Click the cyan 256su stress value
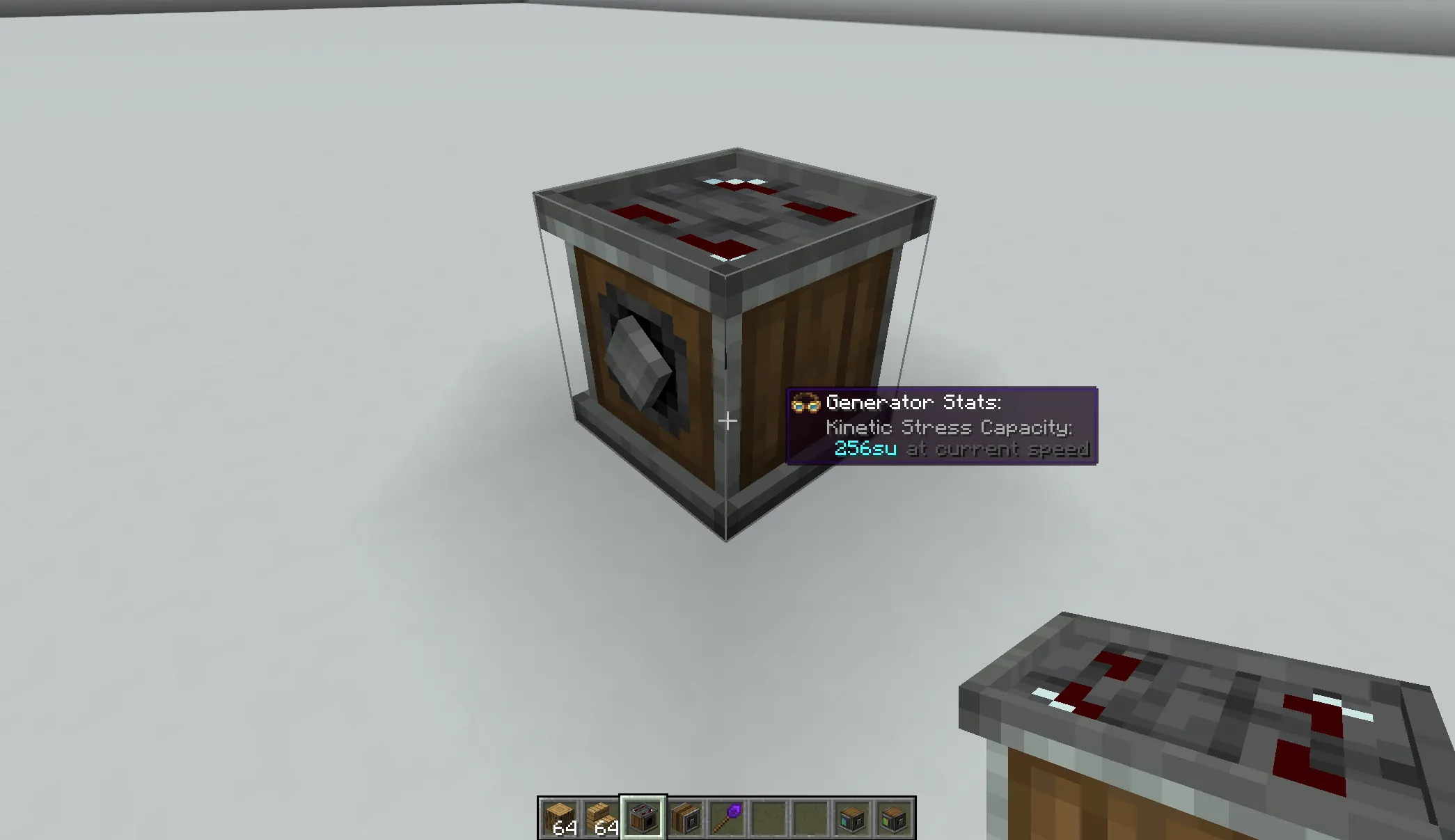Viewport: 1455px width, 840px height. (x=865, y=449)
